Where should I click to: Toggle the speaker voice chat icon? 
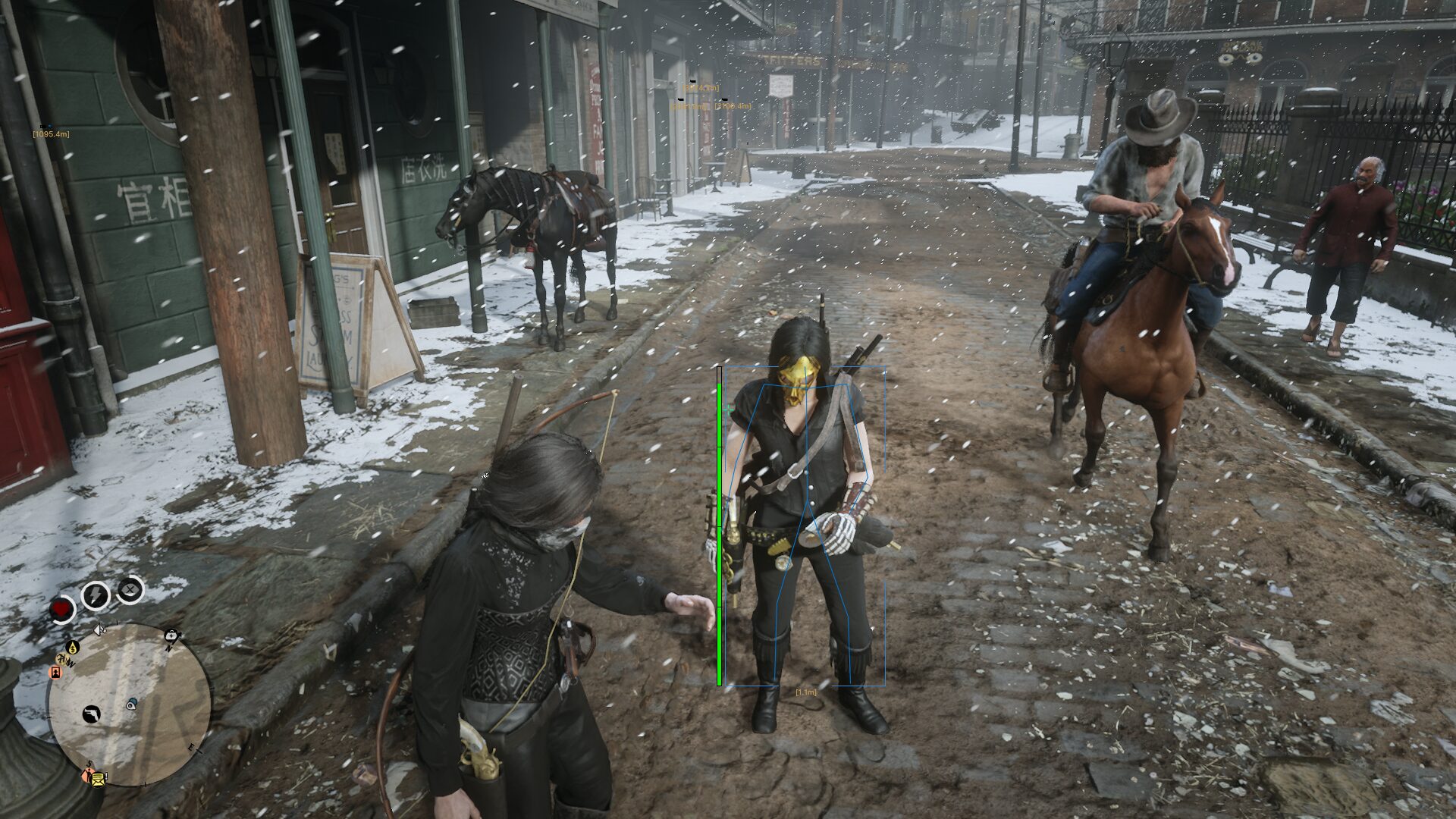[99, 629]
